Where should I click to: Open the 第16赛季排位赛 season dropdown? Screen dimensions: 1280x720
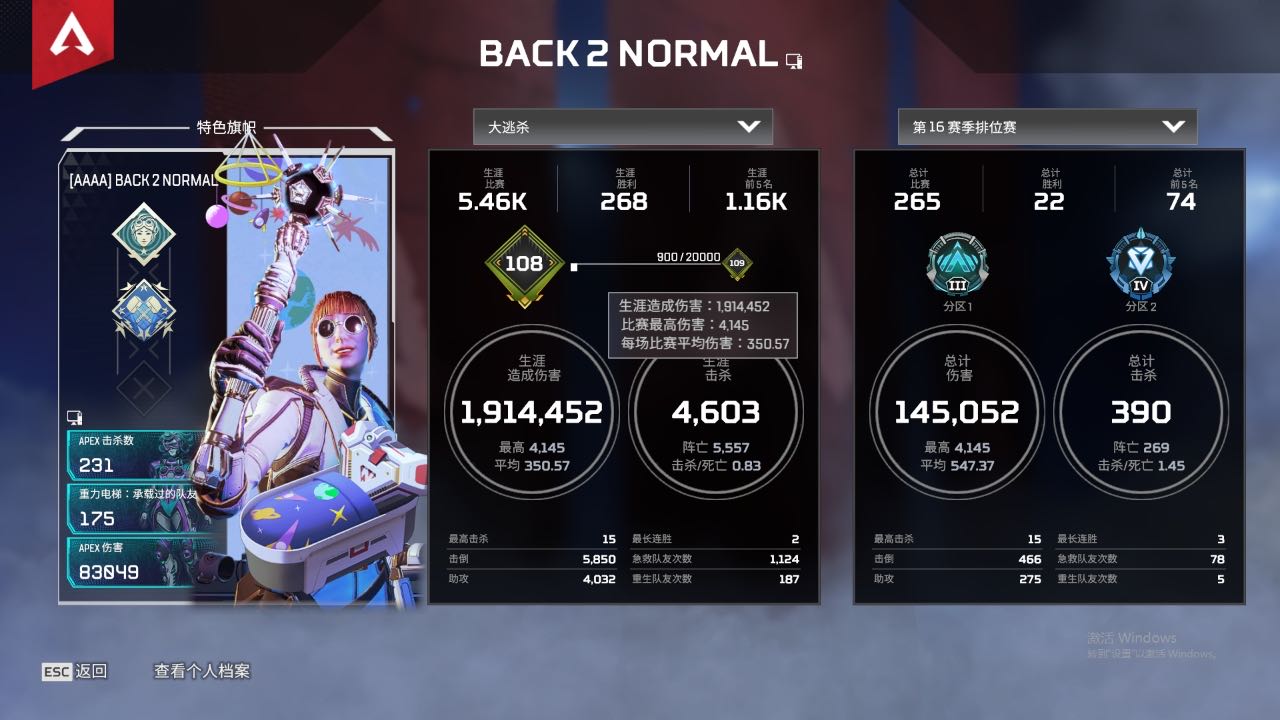tap(1047, 127)
